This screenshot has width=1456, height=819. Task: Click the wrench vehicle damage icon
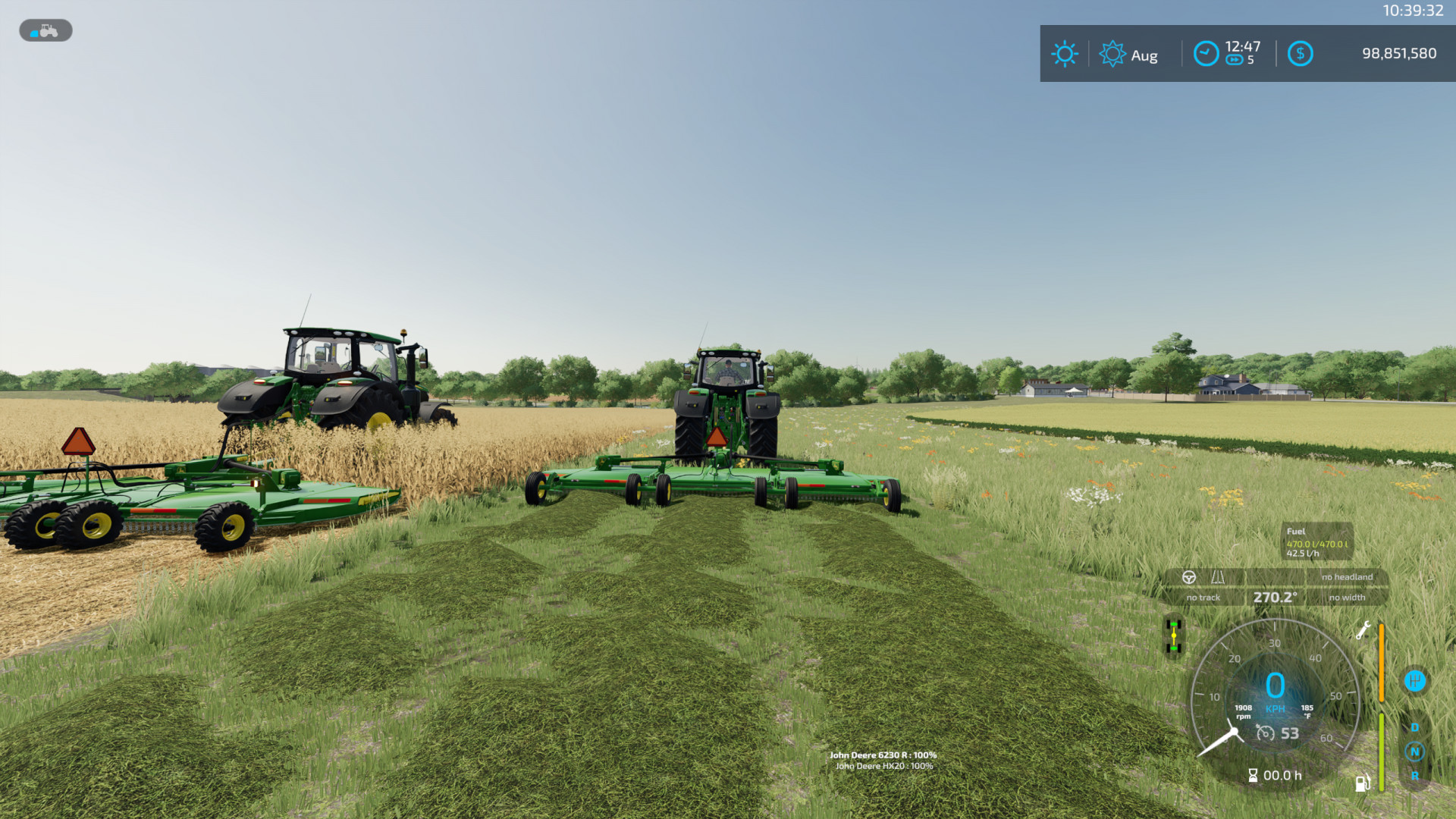[1363, 632]
